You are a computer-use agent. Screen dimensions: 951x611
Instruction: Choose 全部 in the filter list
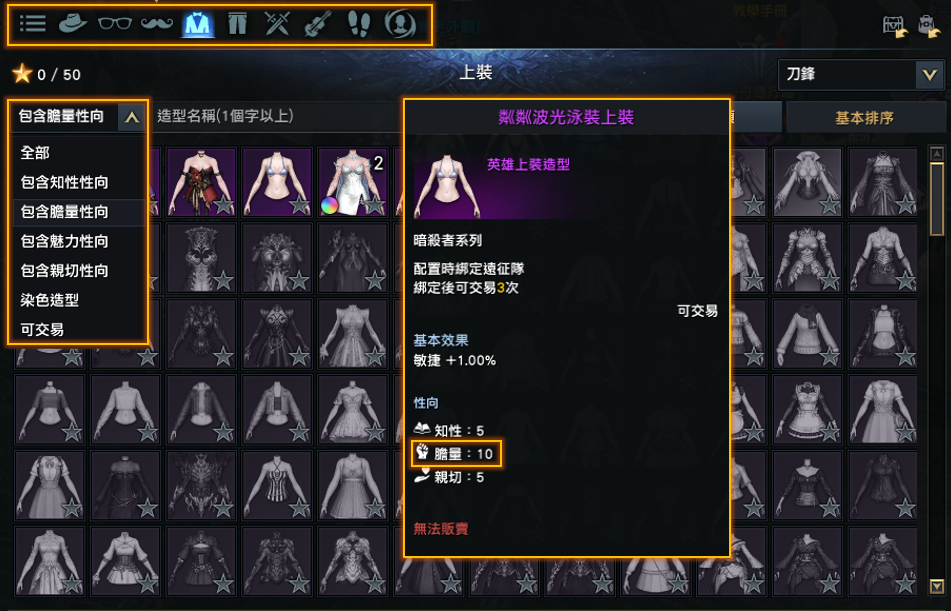point(36,153)
